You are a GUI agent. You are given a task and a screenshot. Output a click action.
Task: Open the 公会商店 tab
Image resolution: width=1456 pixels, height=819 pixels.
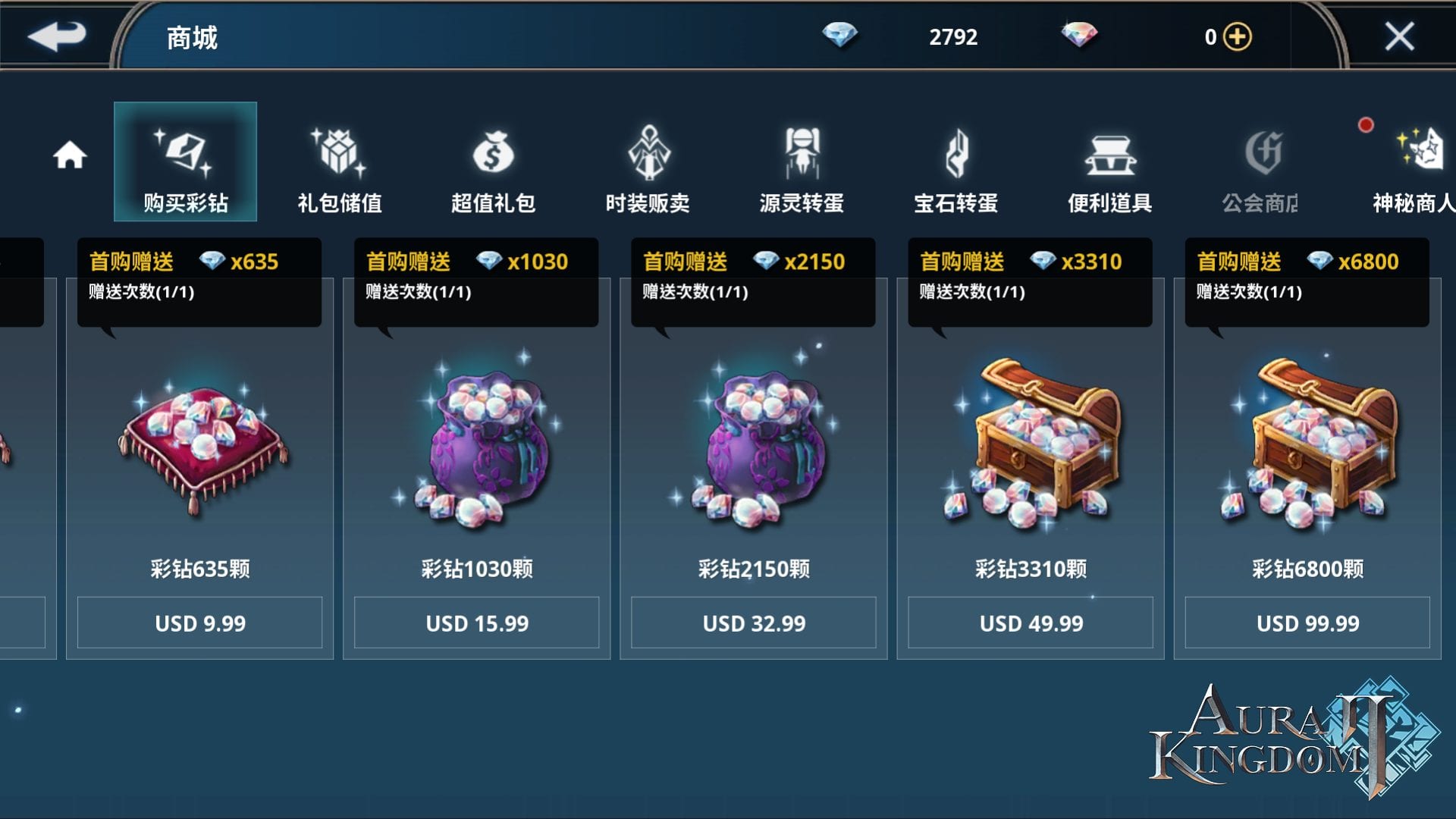pyautogui.click(x=1261, y=170)
